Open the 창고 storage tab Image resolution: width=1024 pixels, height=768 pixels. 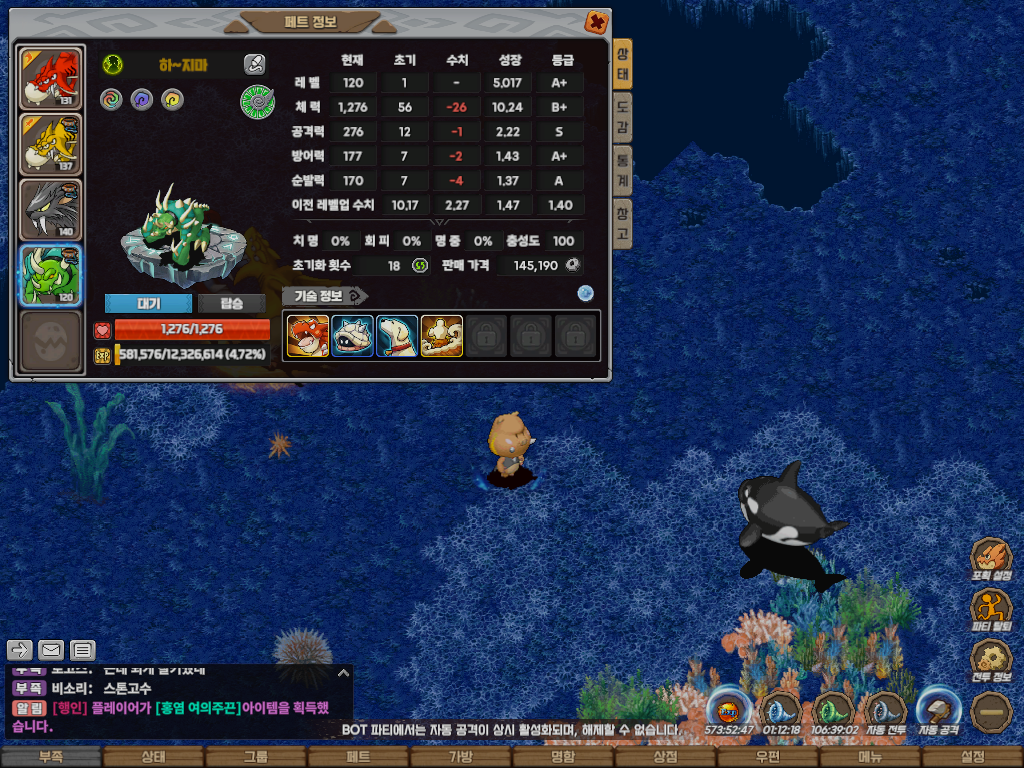pos(622,223)
